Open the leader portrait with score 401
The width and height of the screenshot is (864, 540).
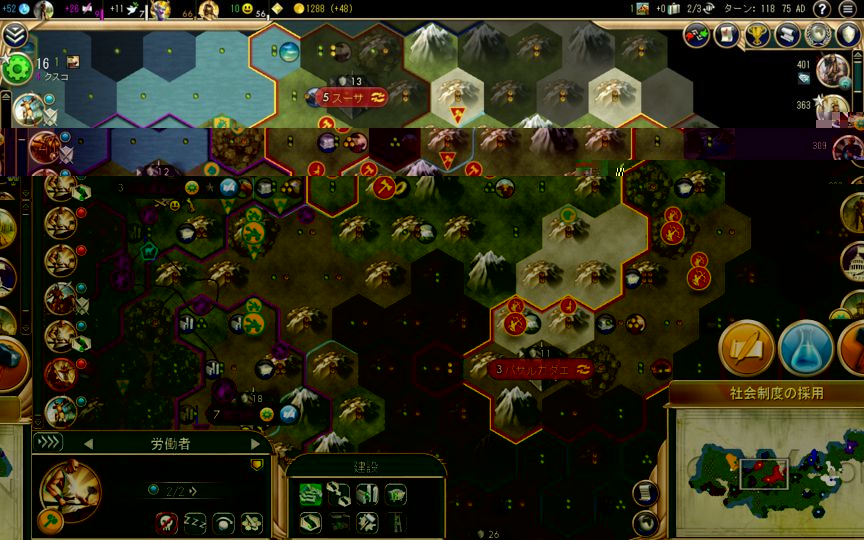[832, 70]
